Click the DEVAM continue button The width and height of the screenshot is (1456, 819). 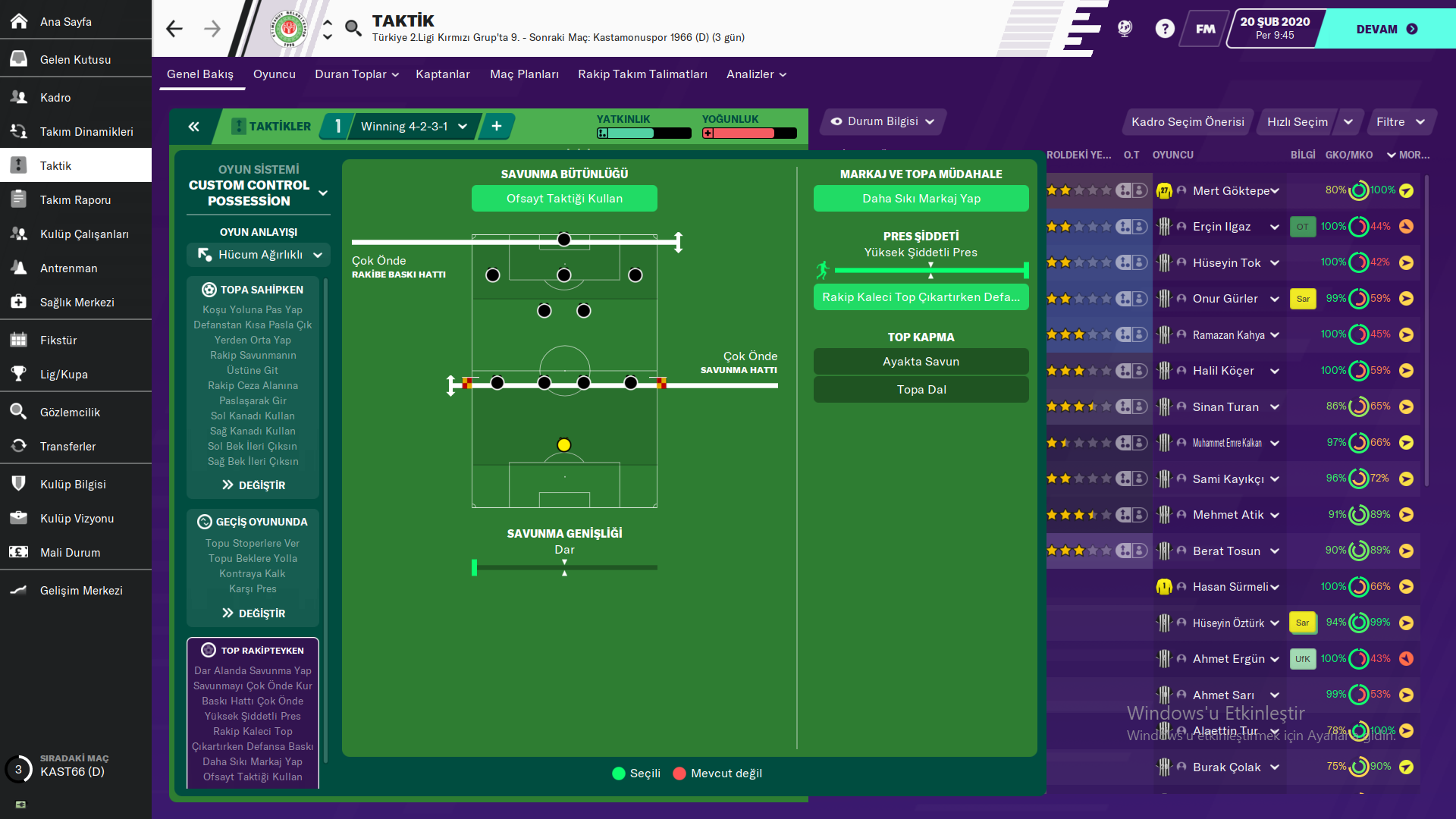(1385, 29)
